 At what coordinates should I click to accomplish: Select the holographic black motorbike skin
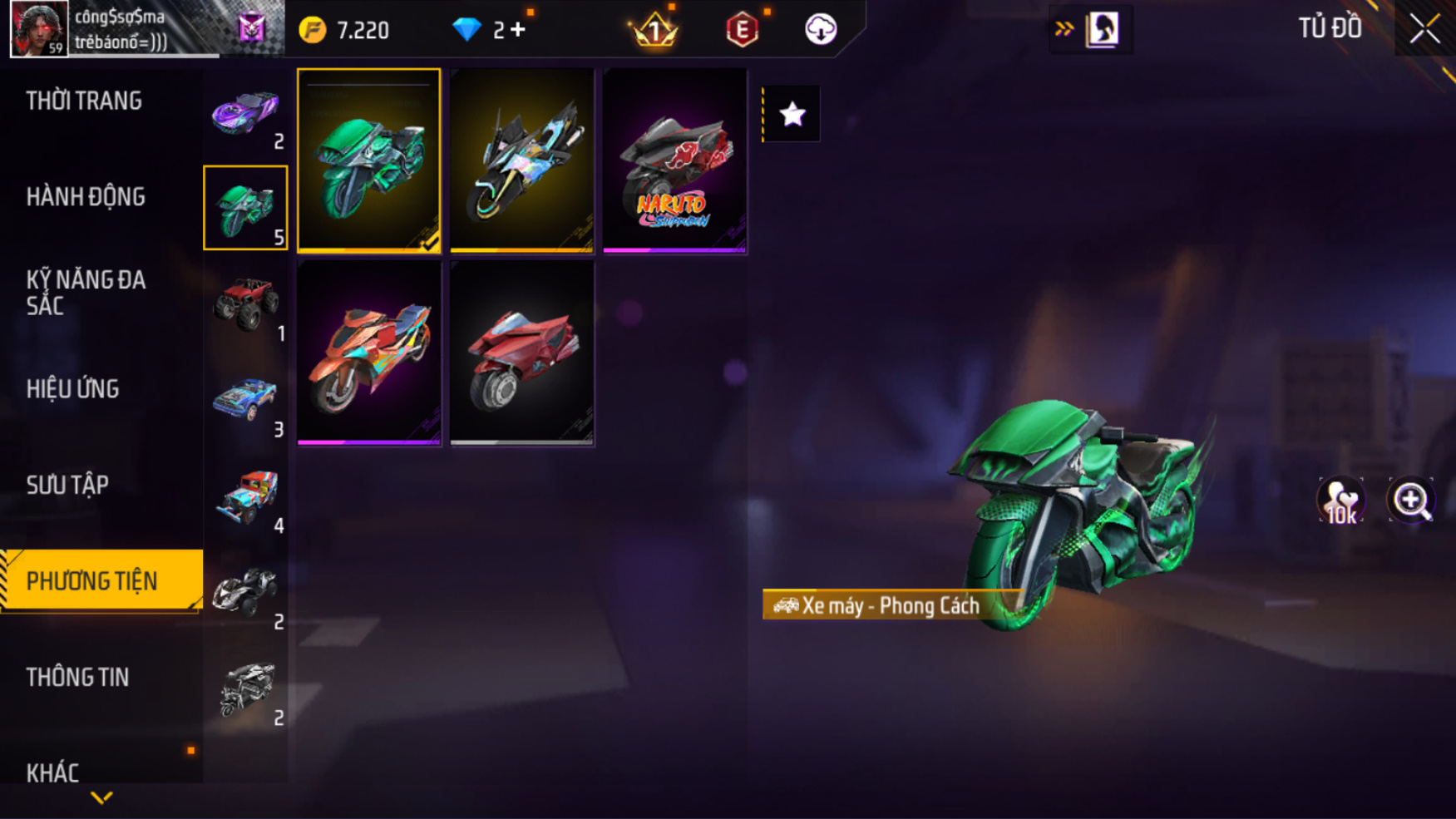[522, 160]
